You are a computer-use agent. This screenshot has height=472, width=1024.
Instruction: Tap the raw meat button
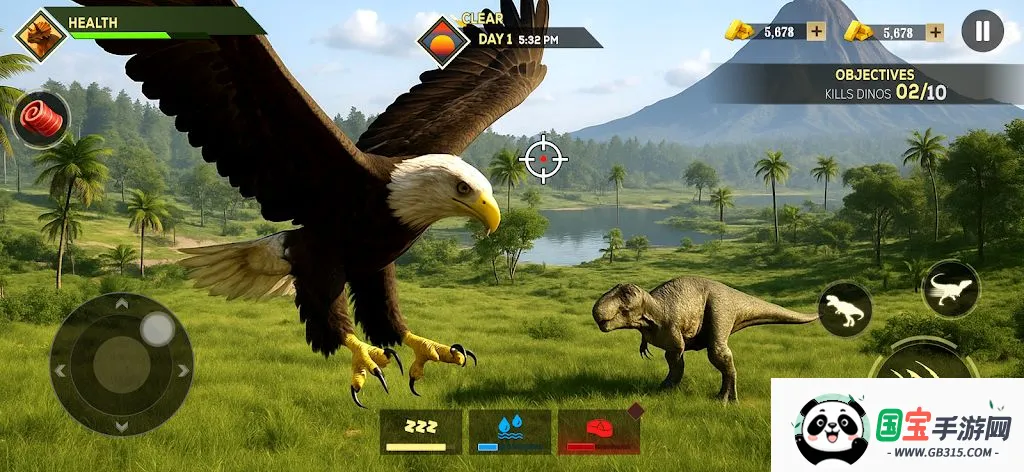41,120
